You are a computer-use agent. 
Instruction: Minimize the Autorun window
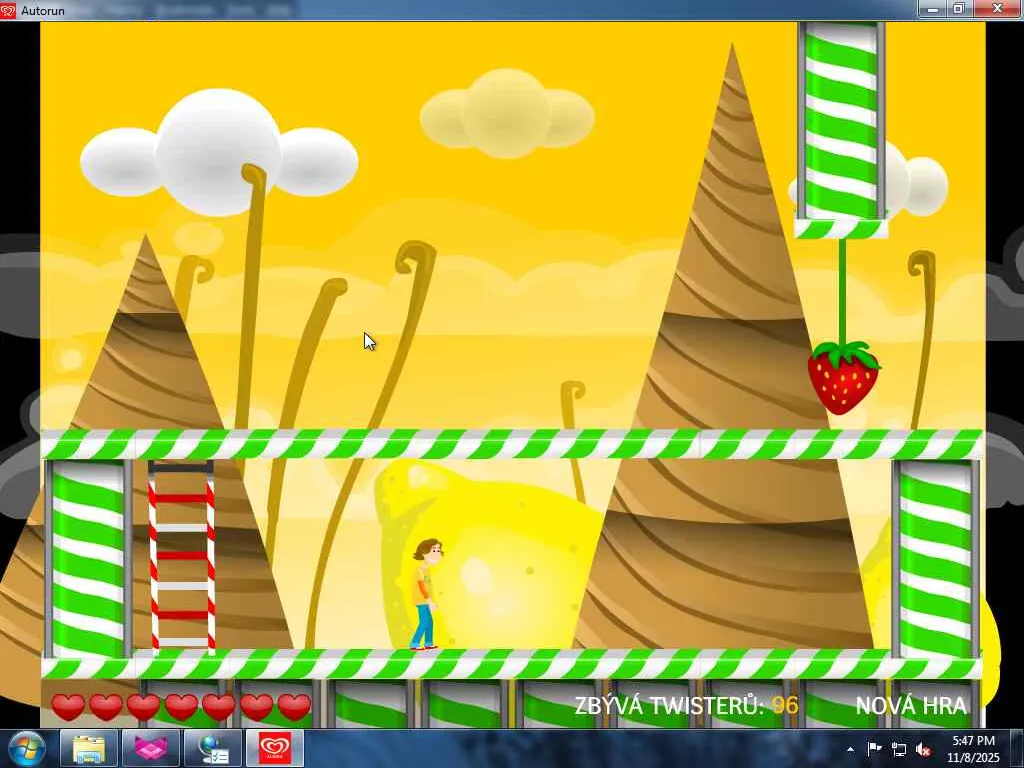pyautogui.click(x=933, y=9)
